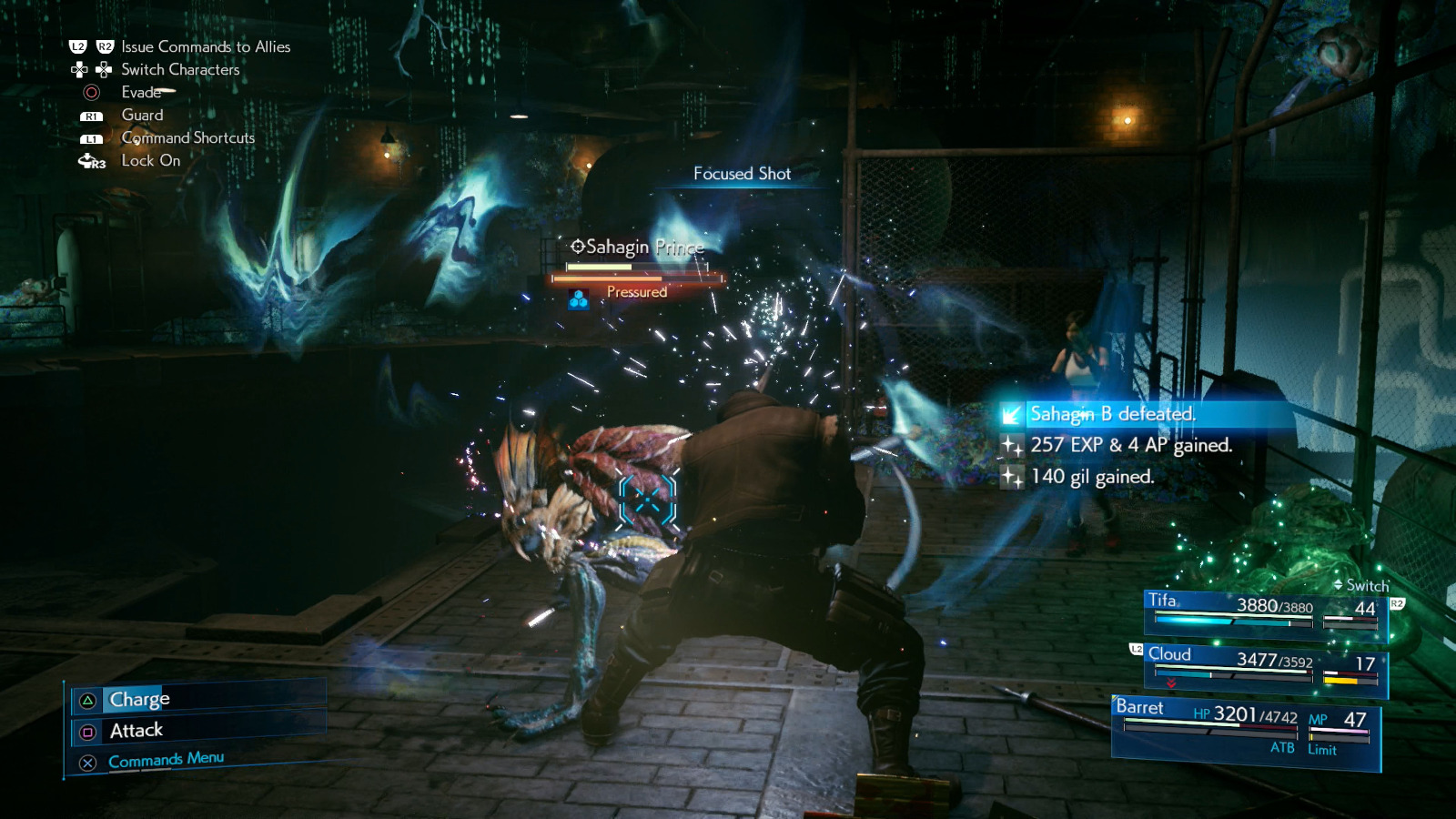
Task: Click the 140 gil gained notification
Action: click(1090, 475)
